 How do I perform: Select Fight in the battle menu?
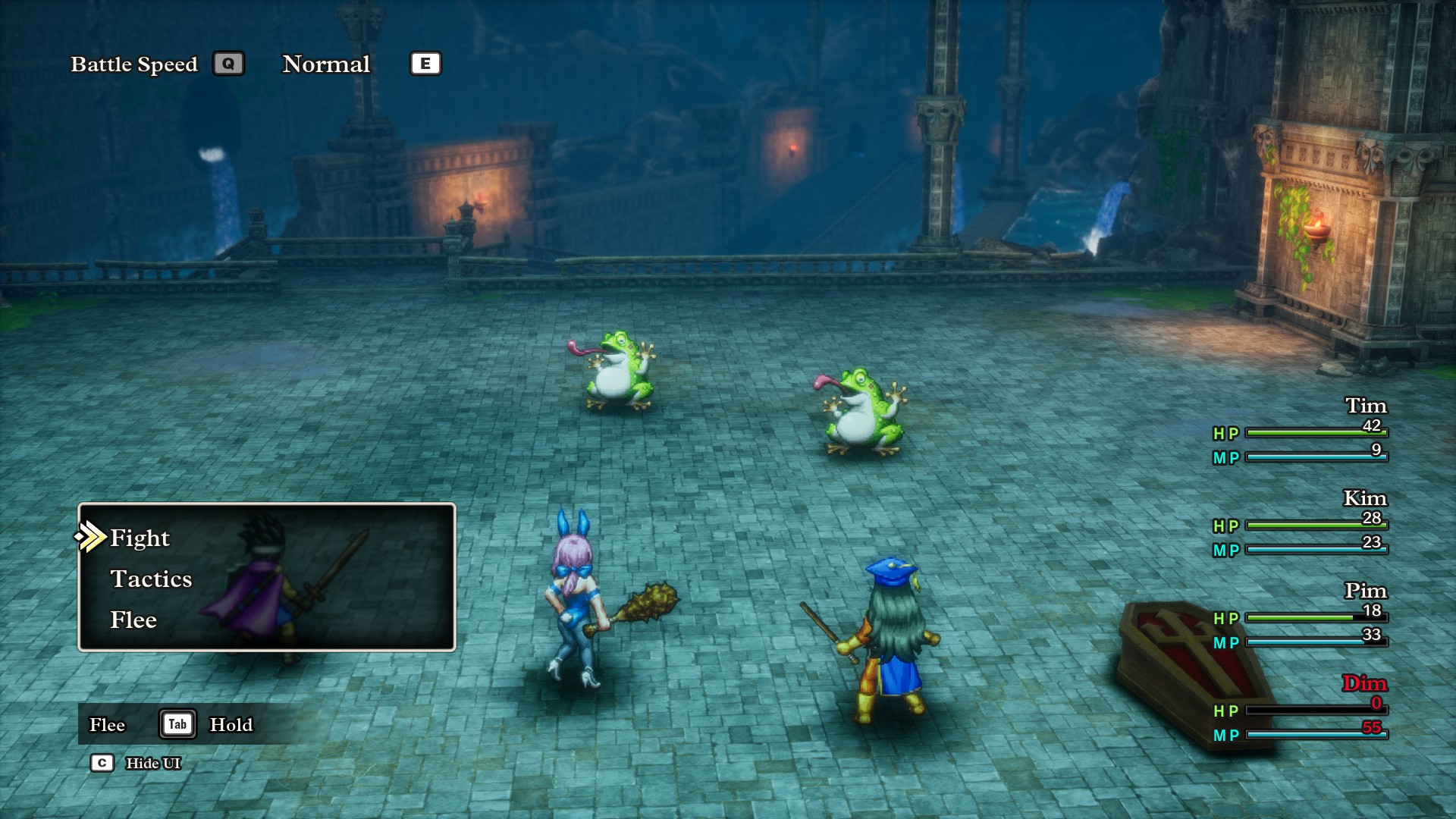pyautogui.click(x=140, y=538)
